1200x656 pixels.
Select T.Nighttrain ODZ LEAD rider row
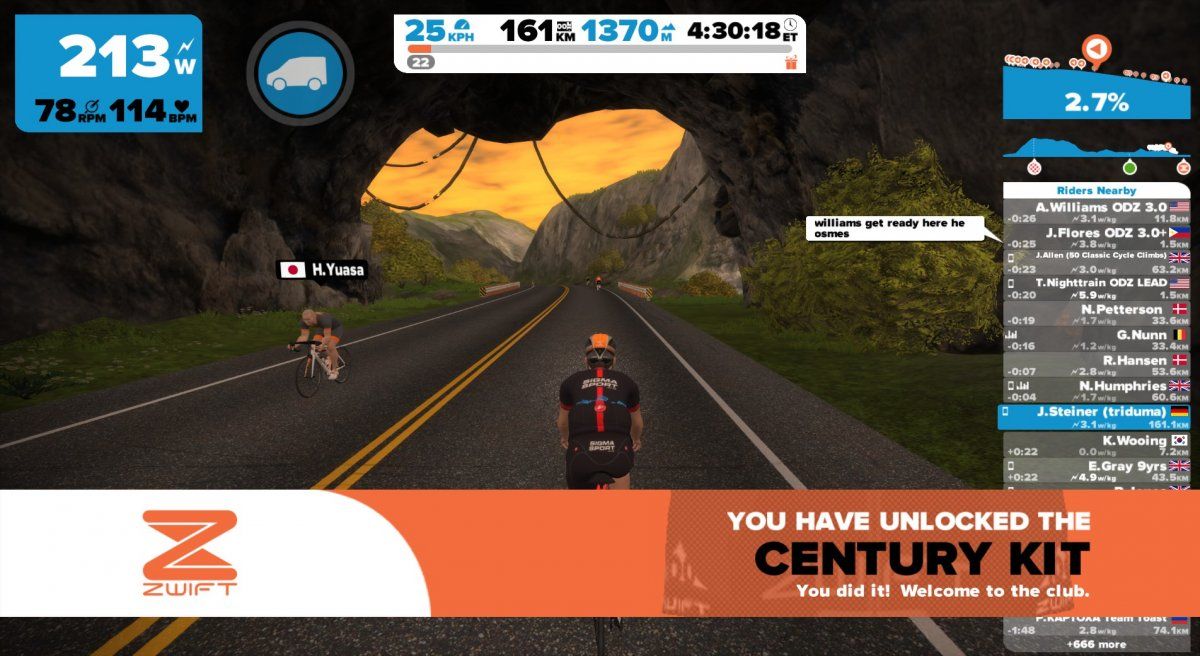(x=1097, y=288)
